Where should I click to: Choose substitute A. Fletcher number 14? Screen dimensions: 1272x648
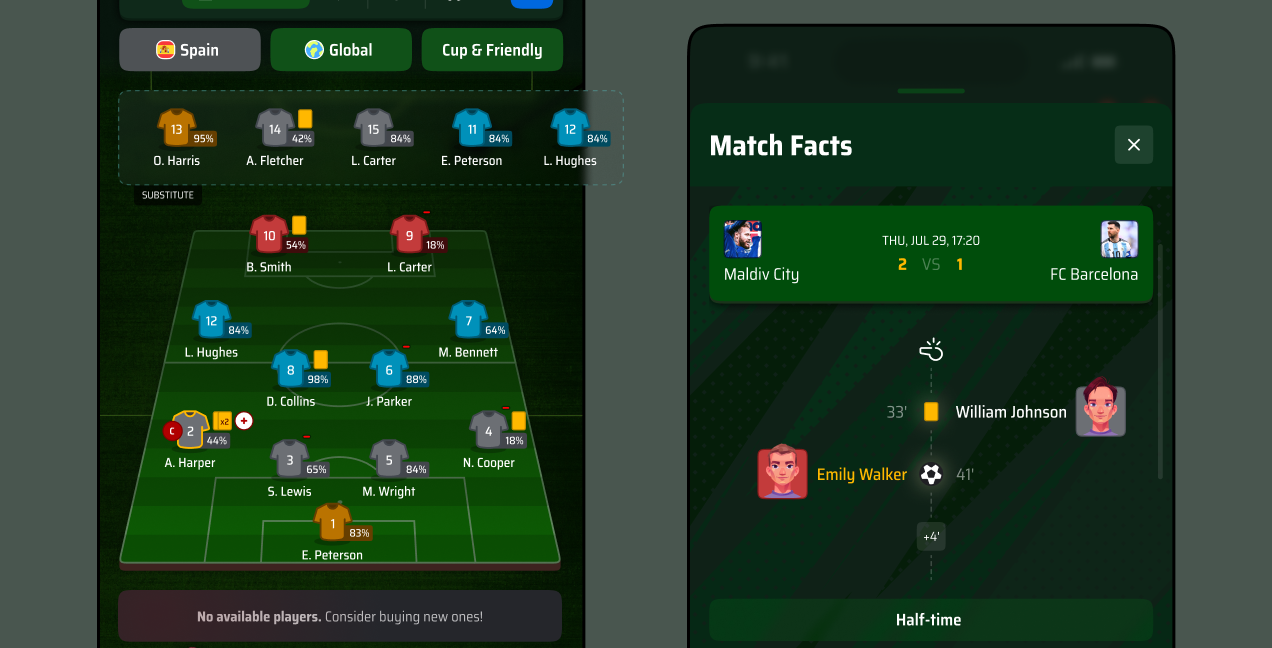coord(275,129)
